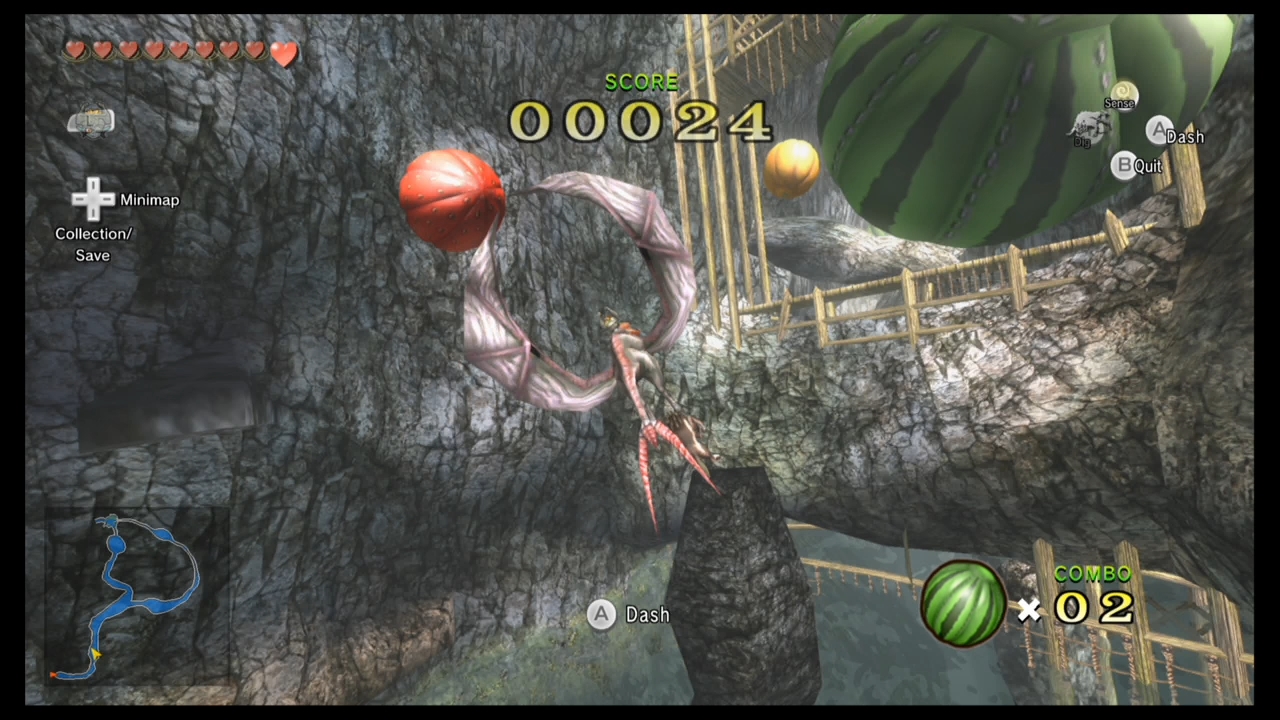Click the first heart in the health meter
Screen dimensions: 1280x720
pos(76,50)
